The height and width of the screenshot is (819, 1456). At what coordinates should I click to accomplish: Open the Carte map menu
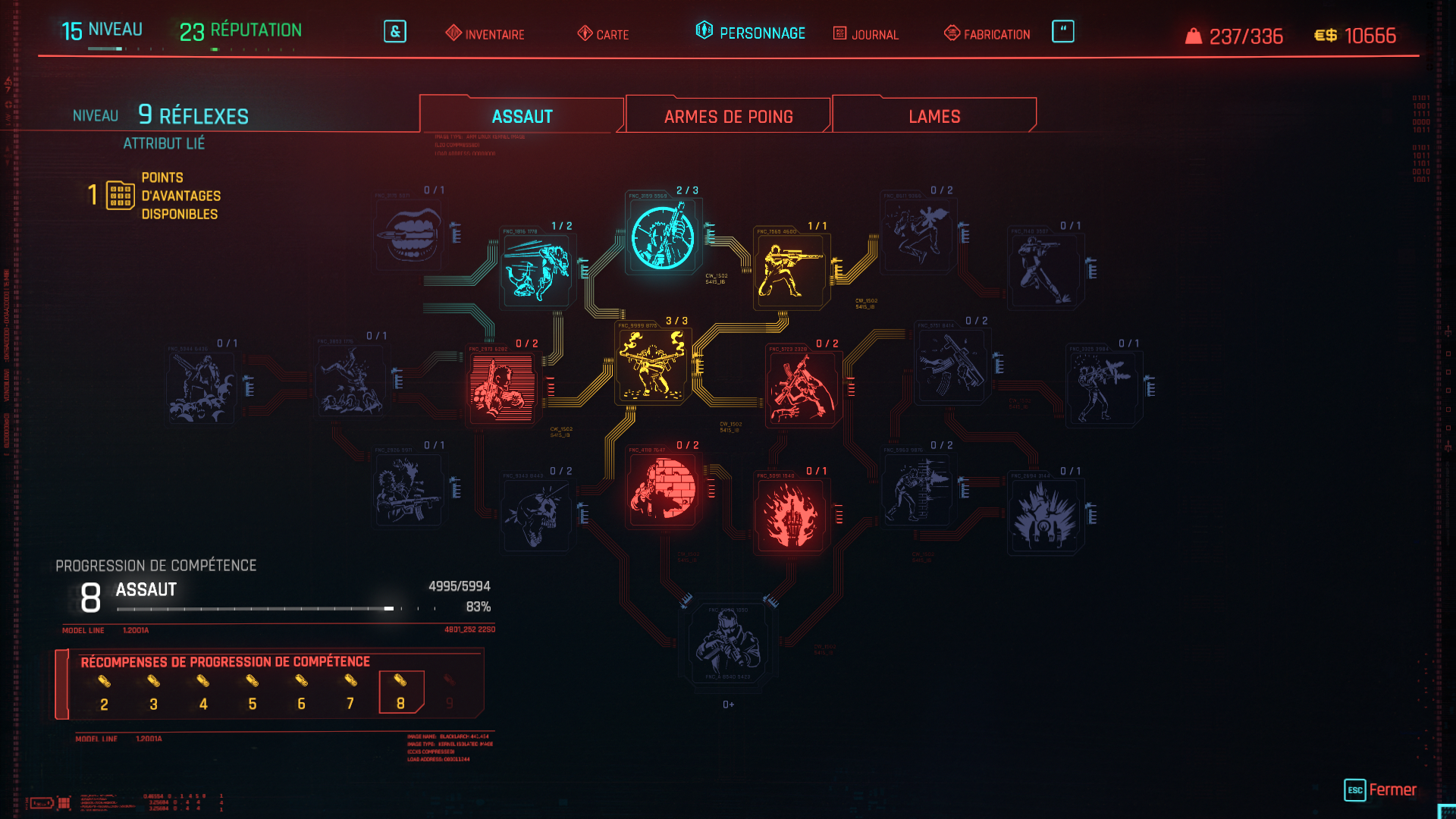(x=604, y=34)
